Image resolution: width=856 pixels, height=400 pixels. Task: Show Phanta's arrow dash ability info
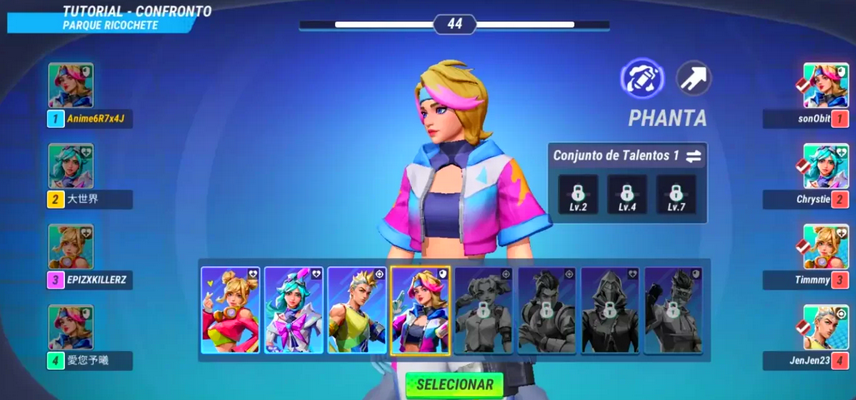[693, 78]
